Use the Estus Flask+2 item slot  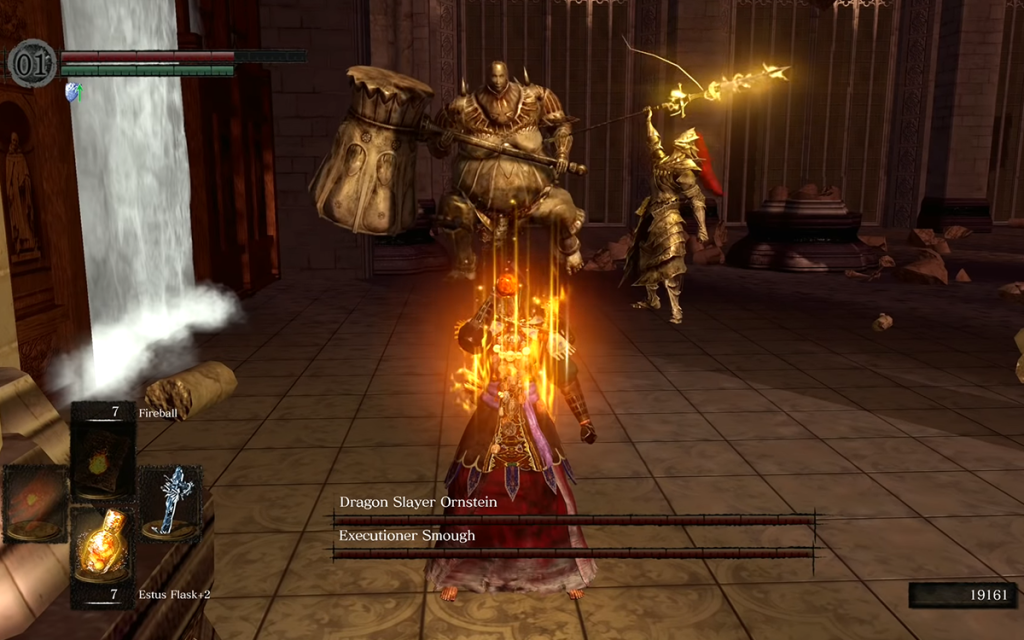103,545
